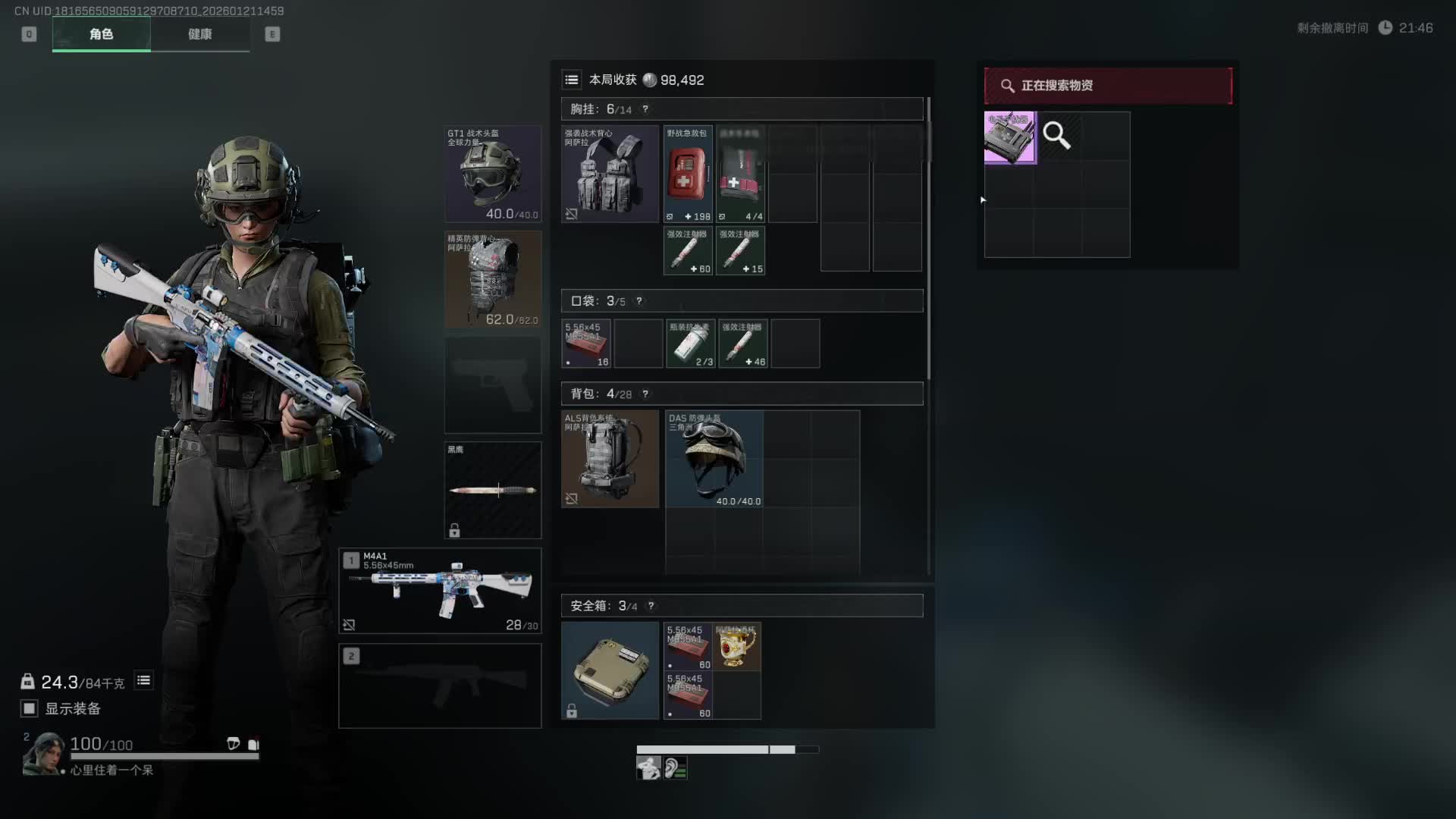Toggle the 显示装备 checkbox

point(30,708)
